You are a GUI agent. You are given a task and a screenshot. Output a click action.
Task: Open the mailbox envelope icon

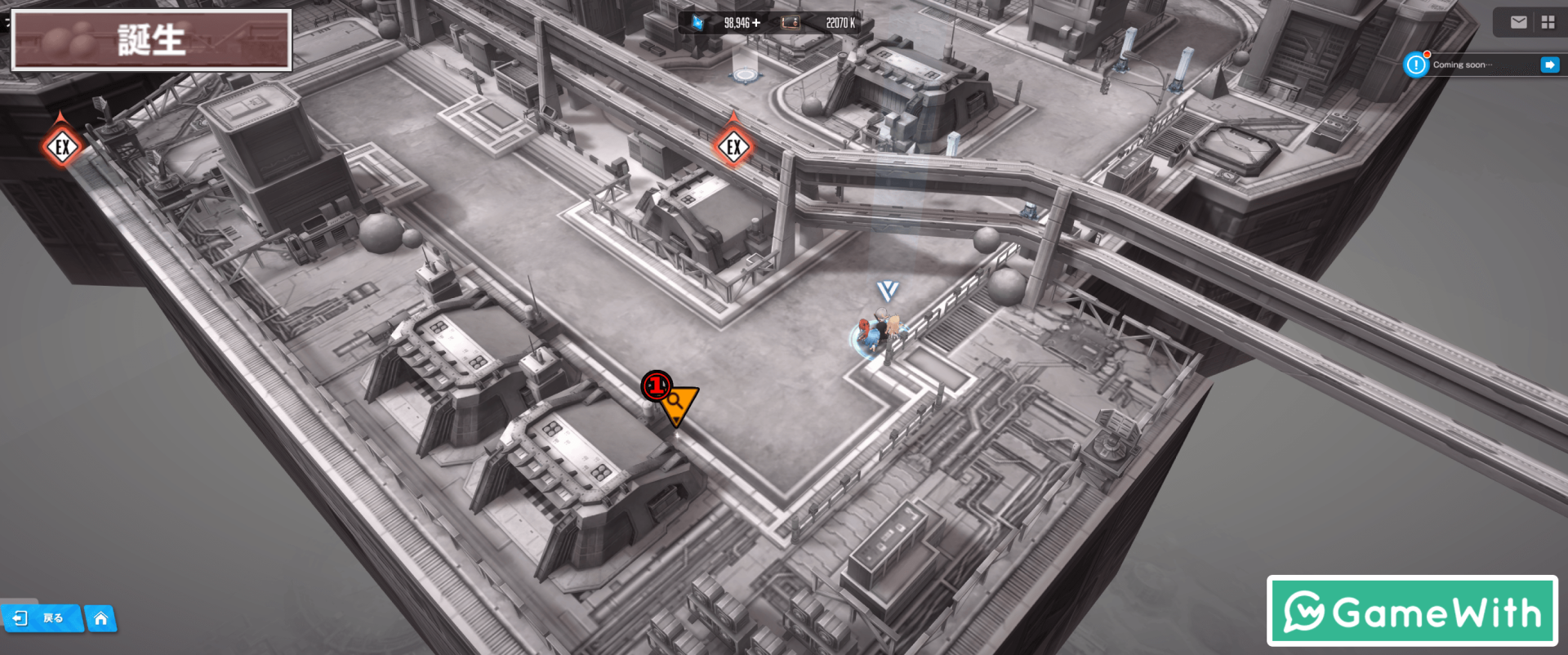(1518, 23)
